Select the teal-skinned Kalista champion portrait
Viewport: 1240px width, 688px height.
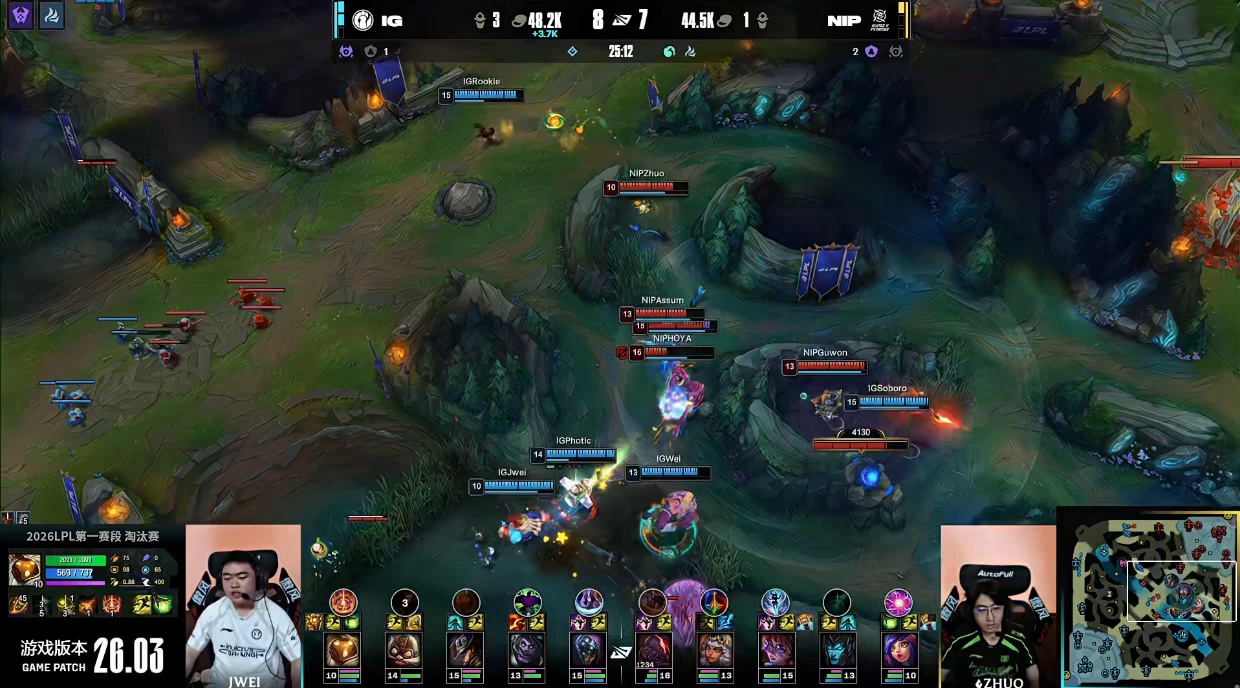tap(836, 650)
